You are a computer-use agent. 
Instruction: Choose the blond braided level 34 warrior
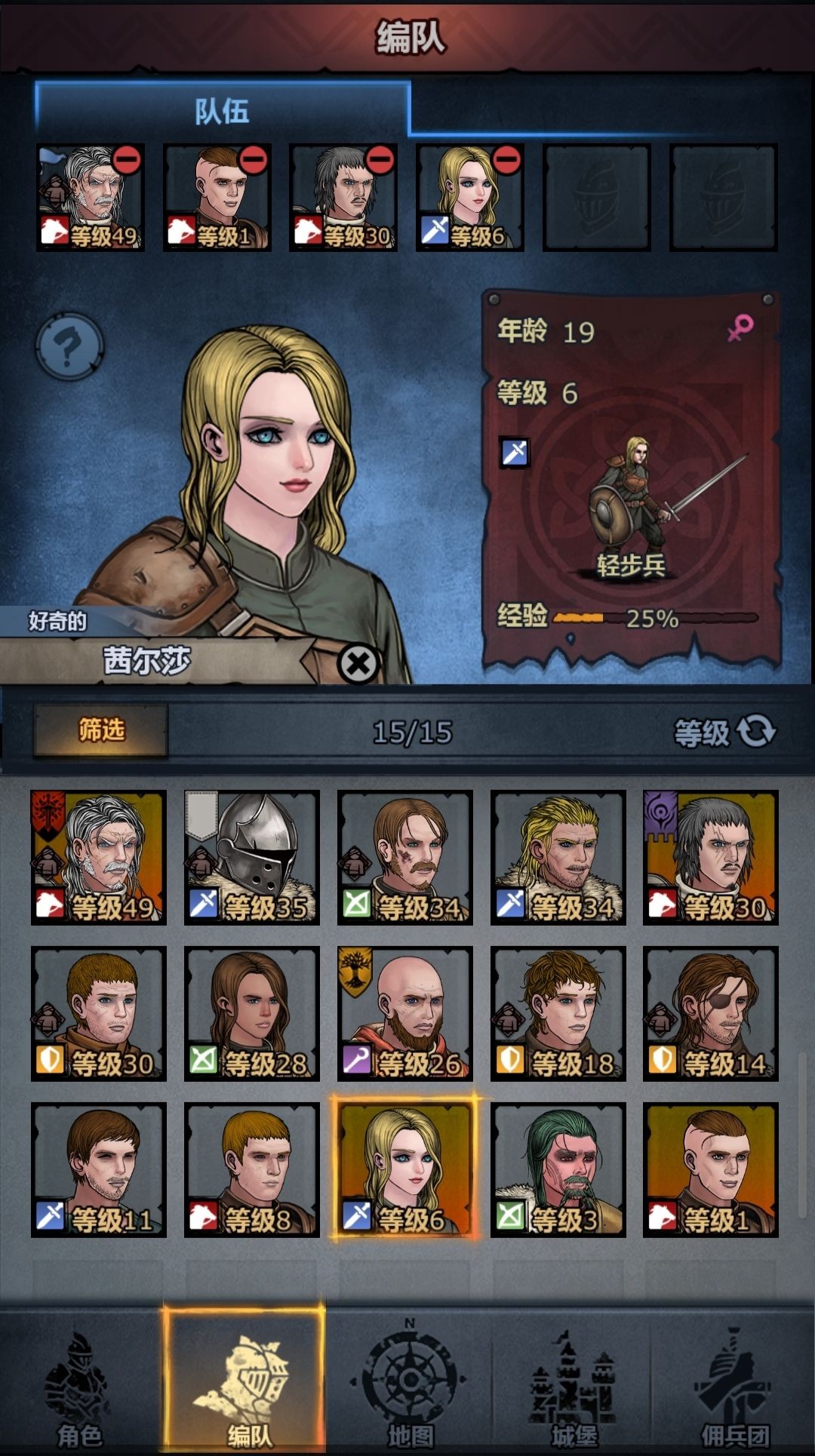click(x=558, y=857)
